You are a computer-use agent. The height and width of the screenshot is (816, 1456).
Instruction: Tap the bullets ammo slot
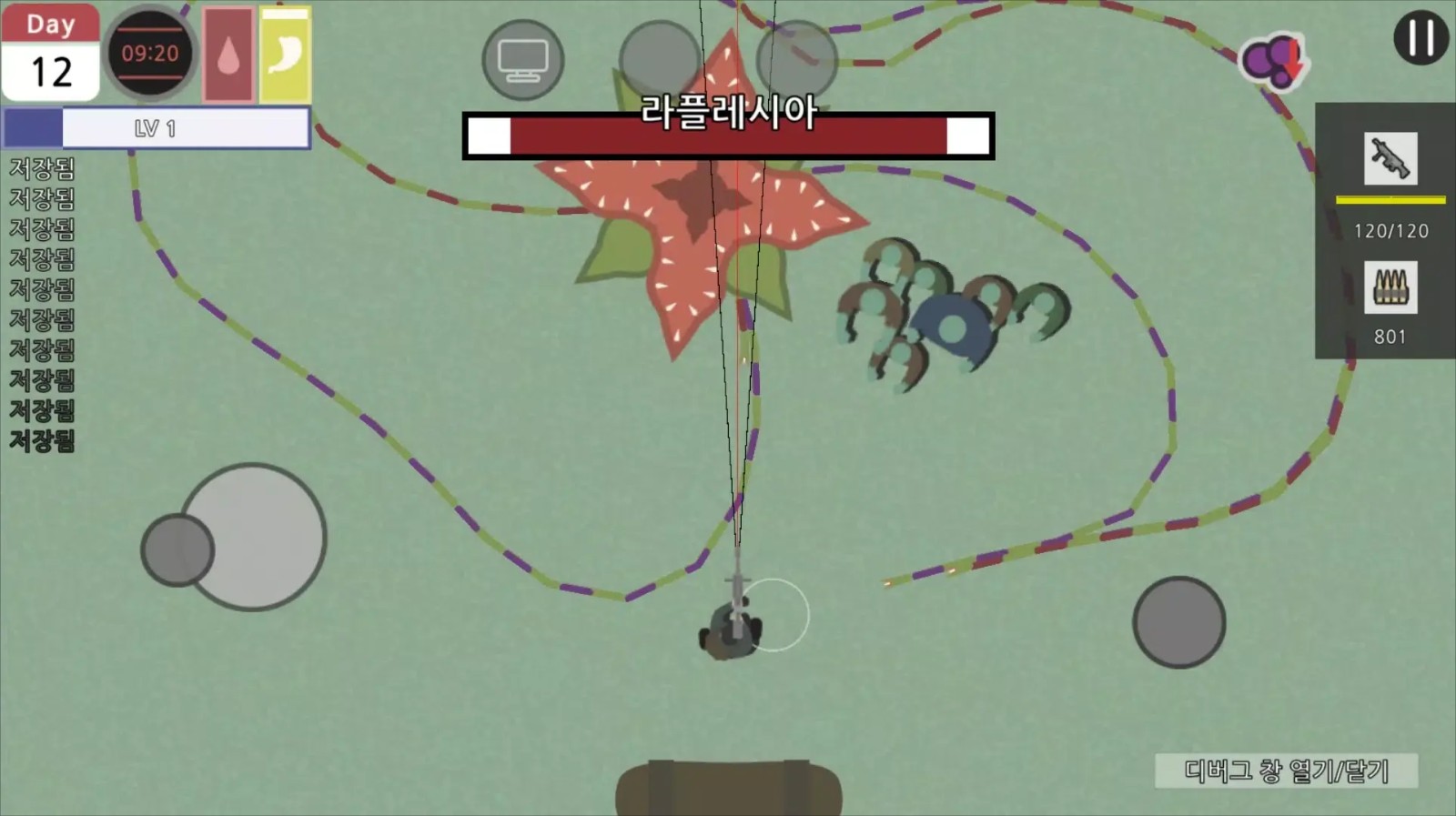[x=1390, y=288]
